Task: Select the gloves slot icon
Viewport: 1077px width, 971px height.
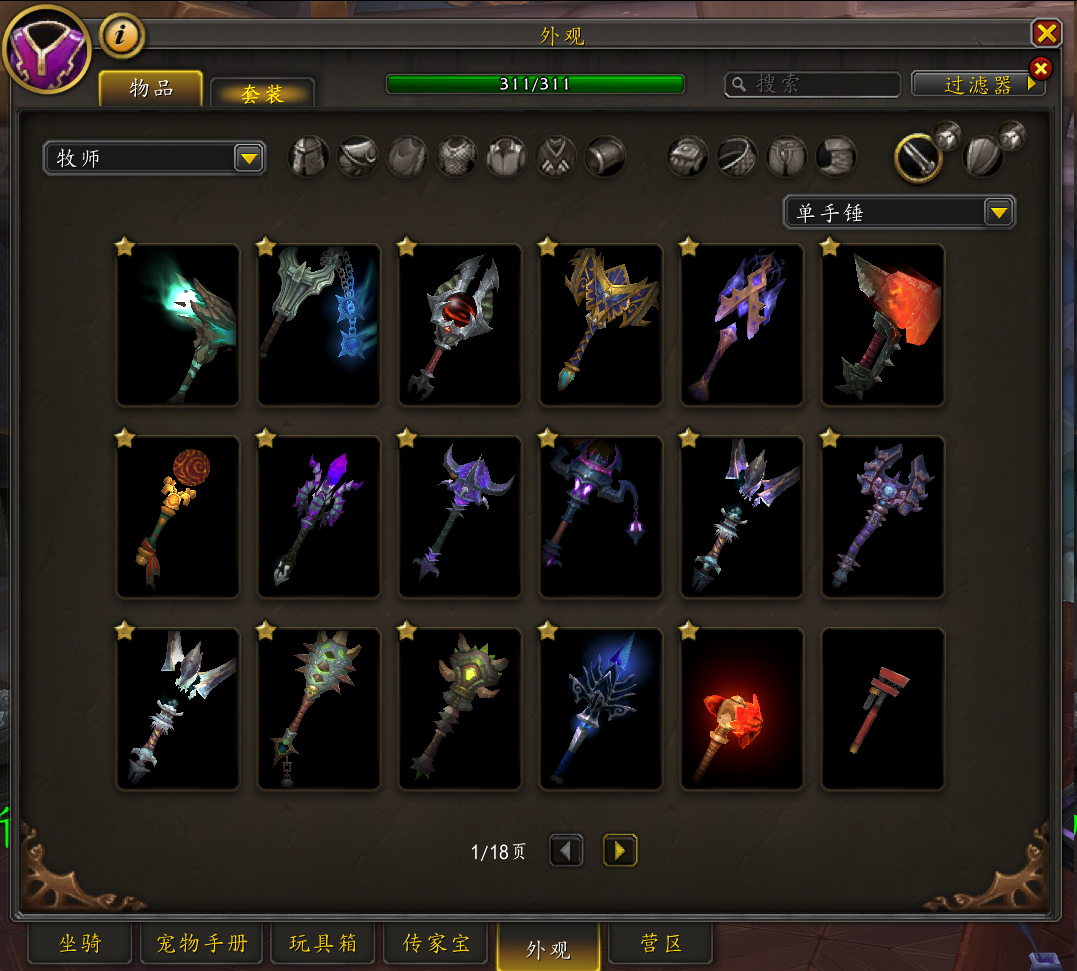Action: (x=687, y=157)
